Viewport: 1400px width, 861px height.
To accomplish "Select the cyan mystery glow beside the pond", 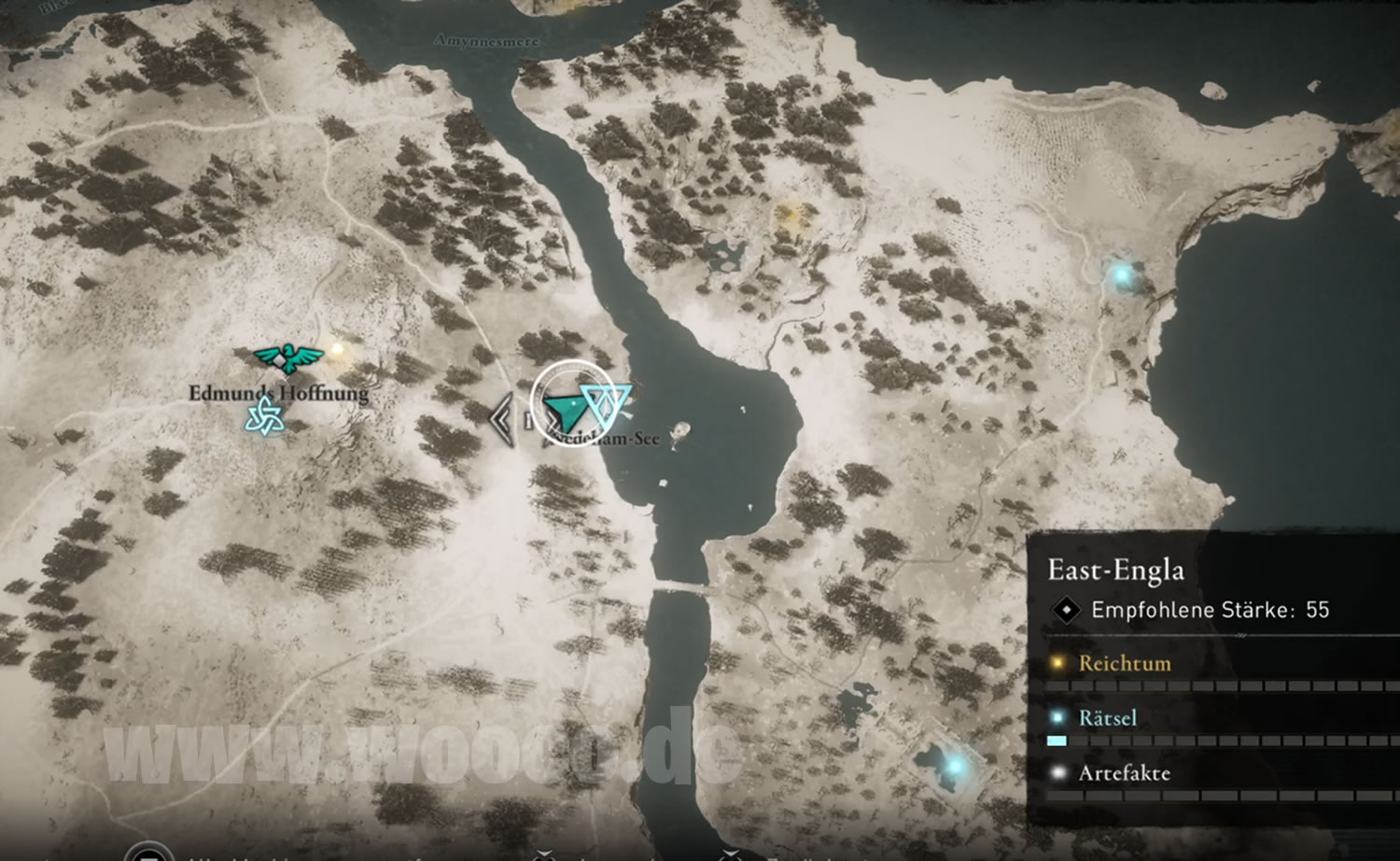I will 954,766.
